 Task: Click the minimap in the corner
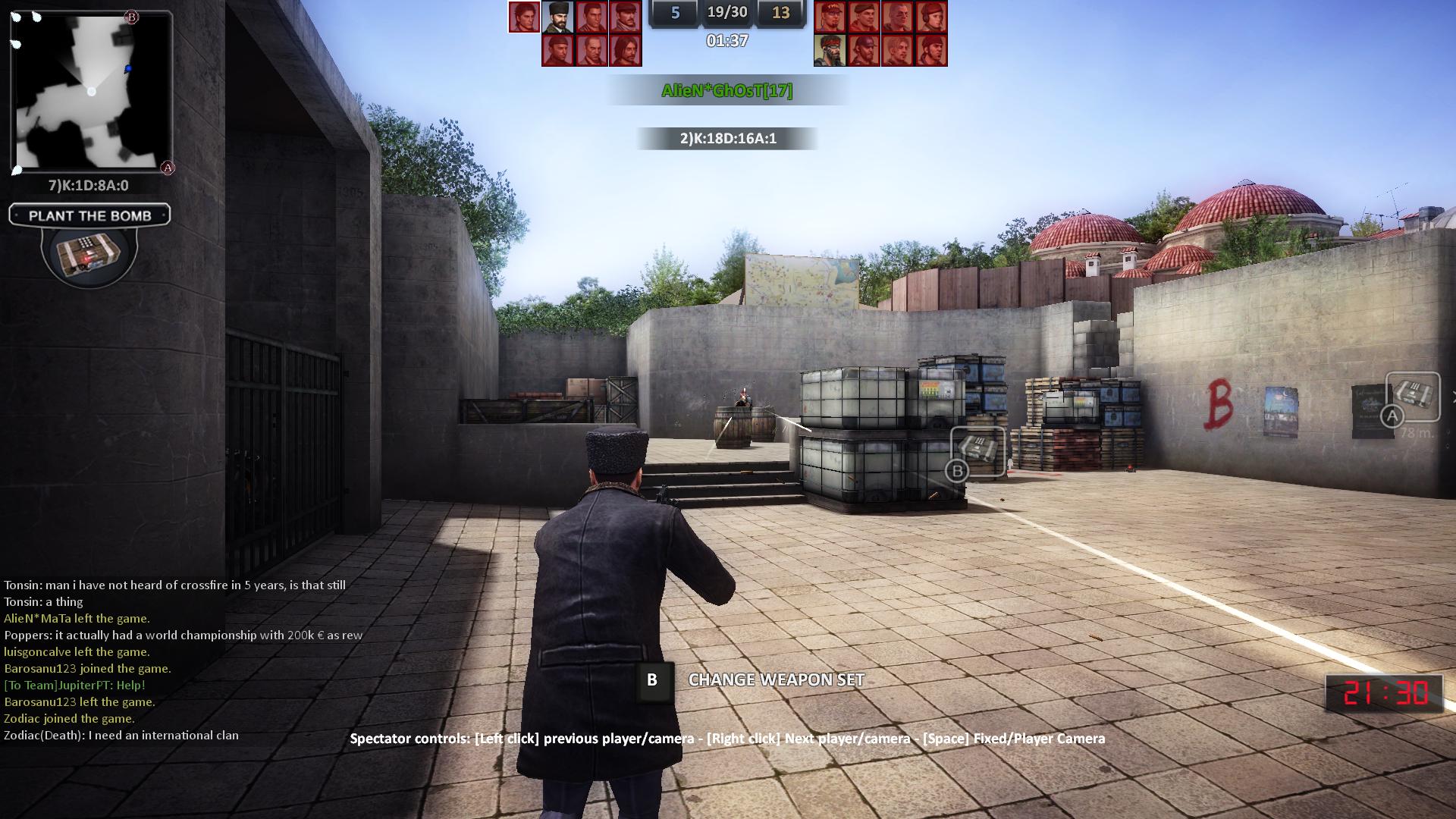click(91, 93)
